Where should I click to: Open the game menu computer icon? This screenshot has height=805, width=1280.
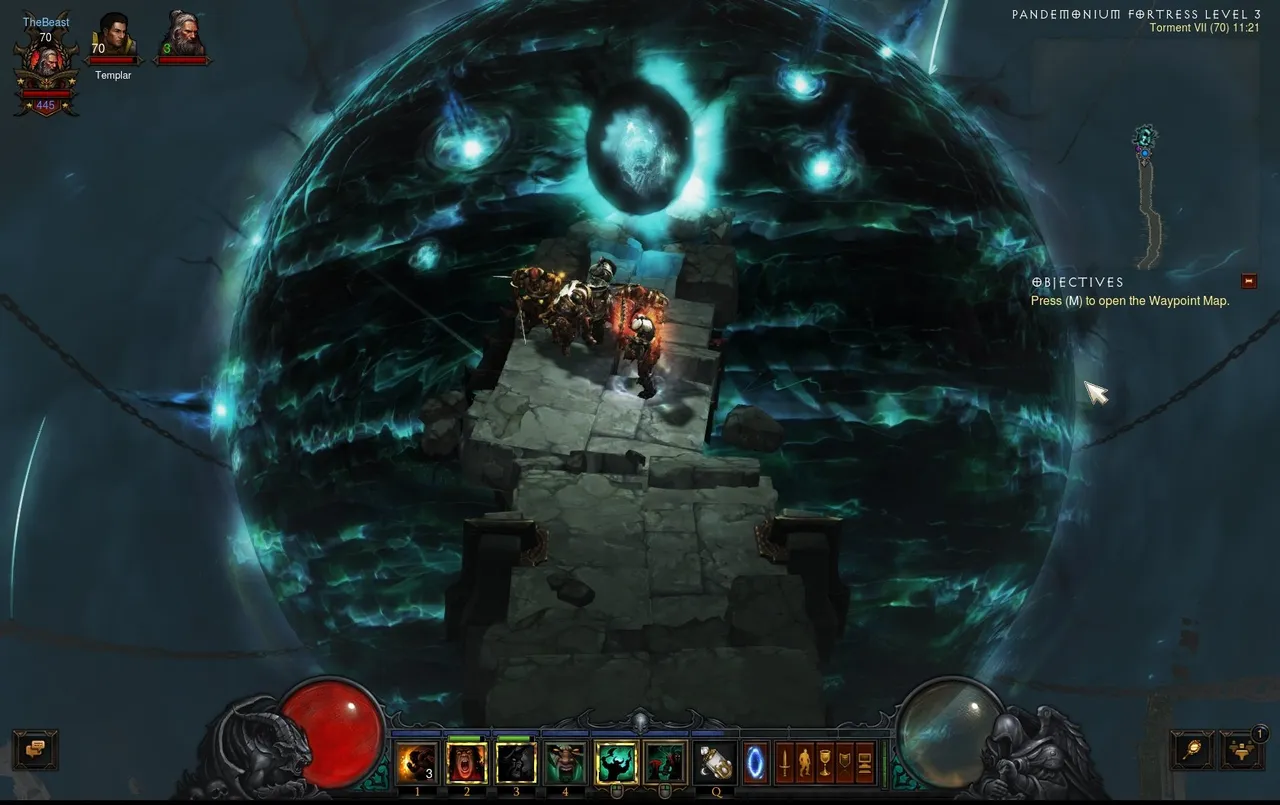(x=865, y=763)
